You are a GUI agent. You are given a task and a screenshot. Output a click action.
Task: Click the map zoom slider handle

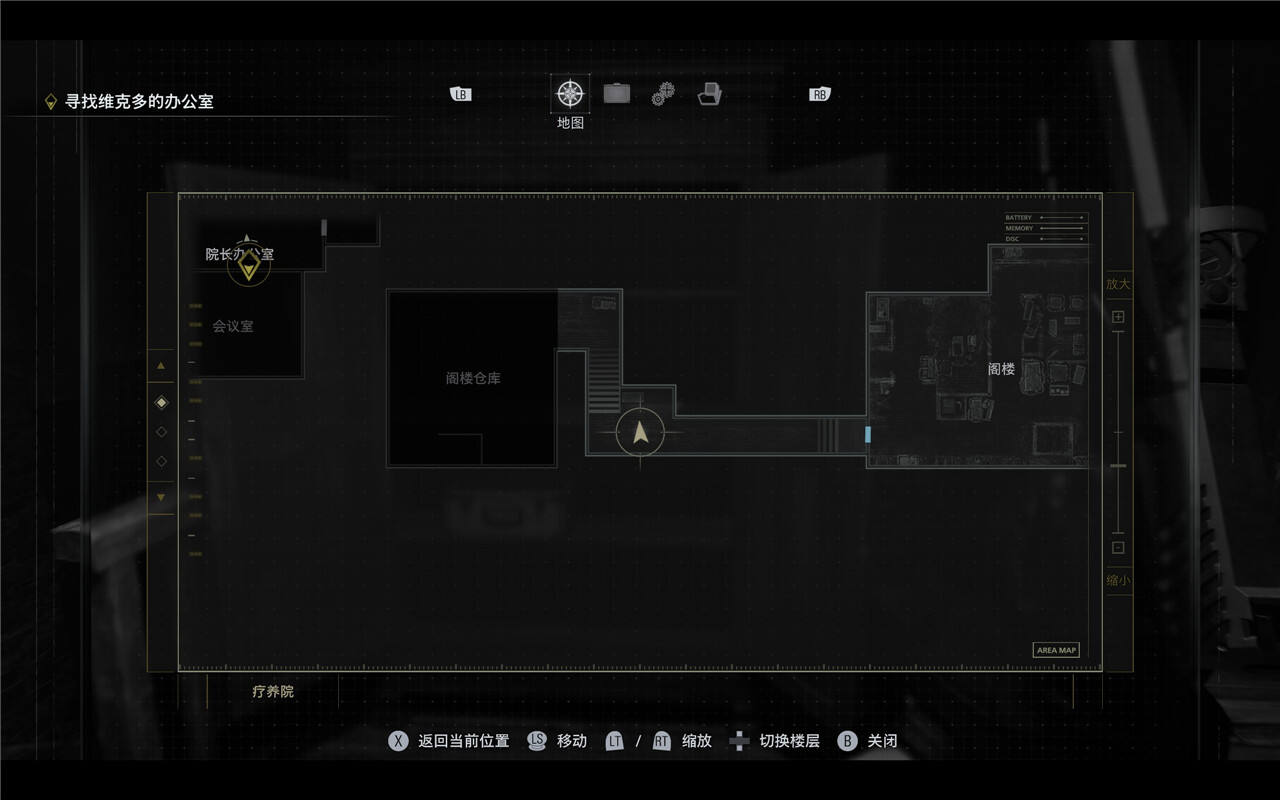tap(1118, 466)
